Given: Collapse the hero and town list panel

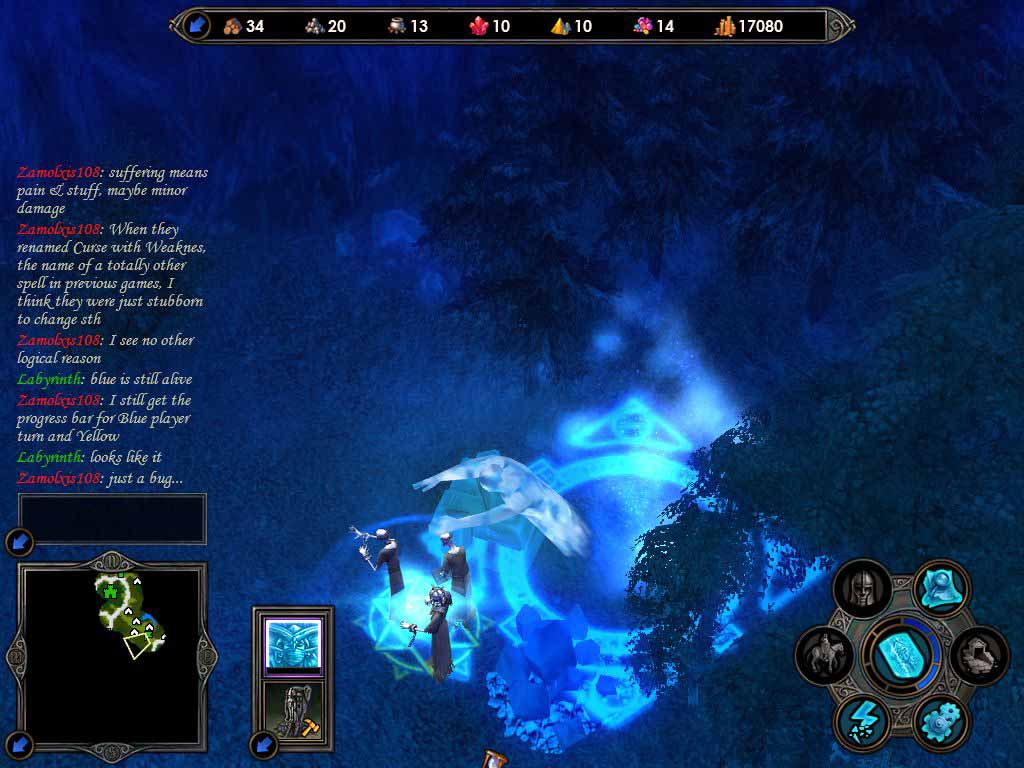Looking at the screenshot, I should (x=264, y=744).
